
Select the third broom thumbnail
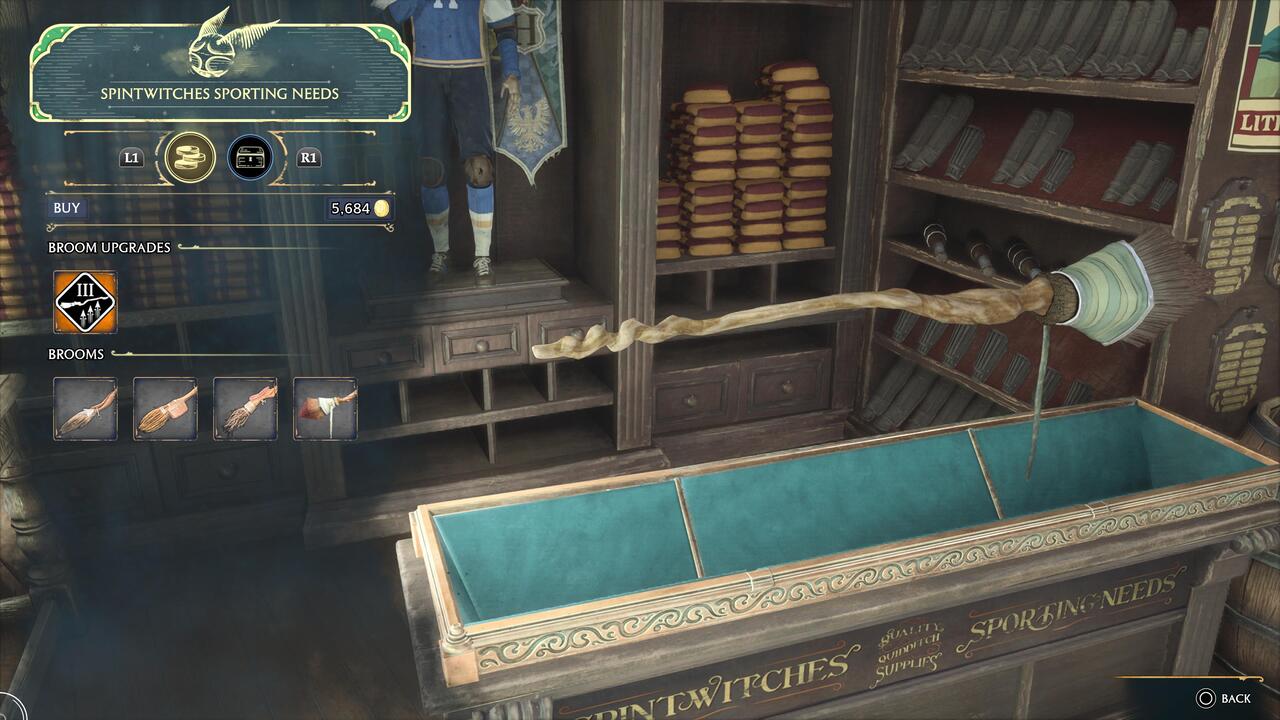[x=244, y=409]
